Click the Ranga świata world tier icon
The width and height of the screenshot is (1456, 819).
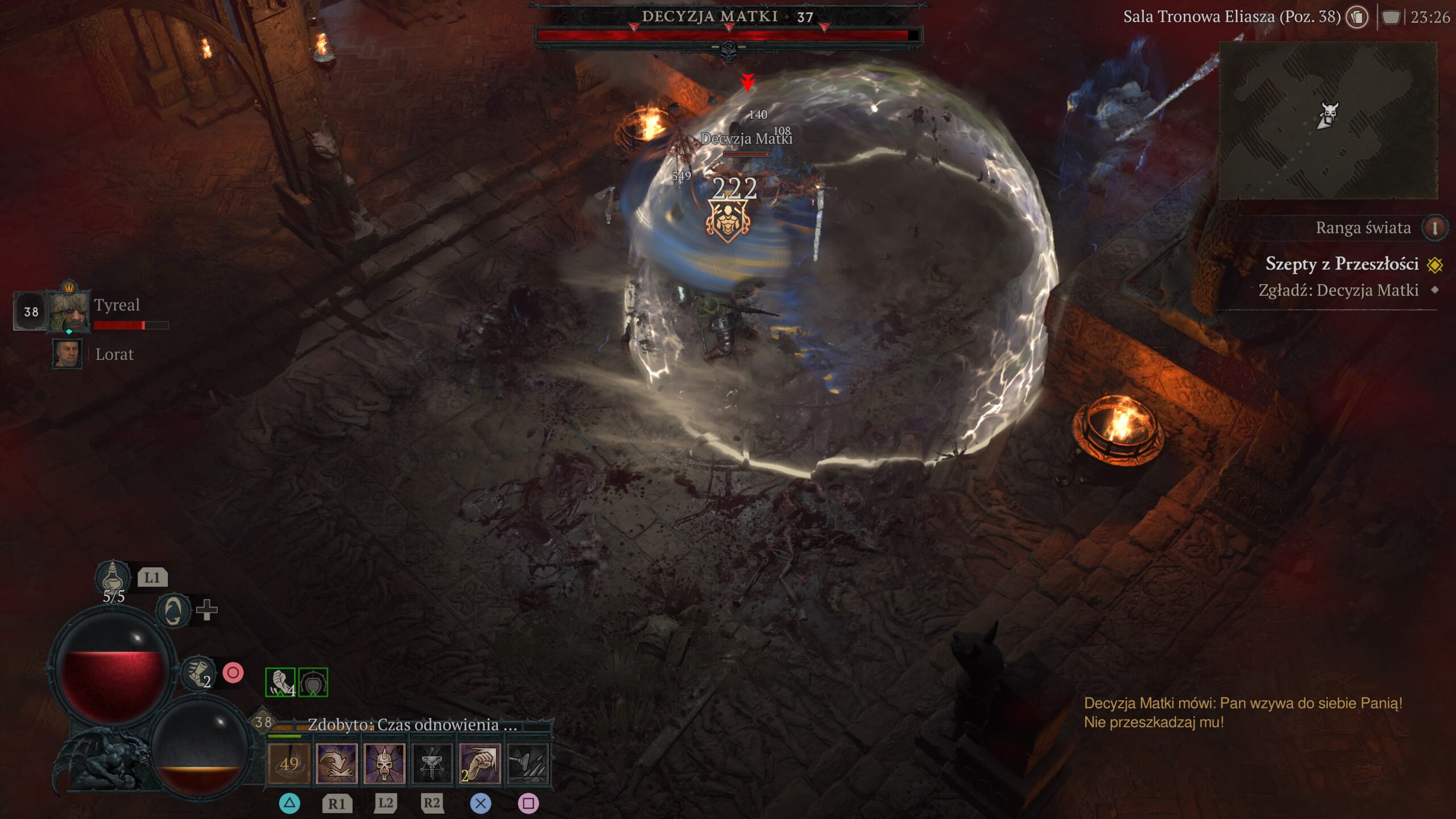[x=1434, y=228]
